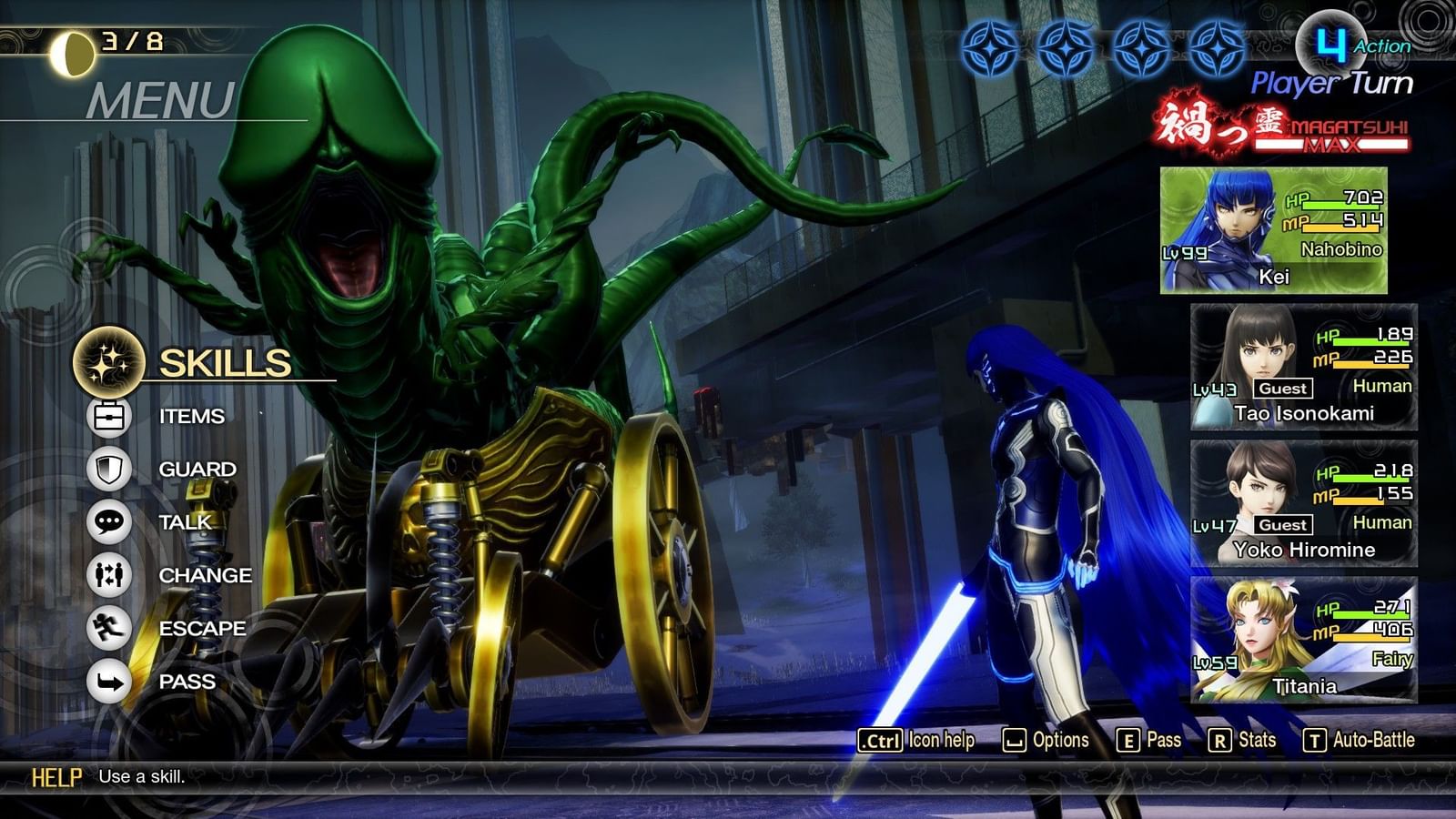This screenshot has height=819, width=1456.
Task: Click the Guard shield icon
Action: (108, 470)
